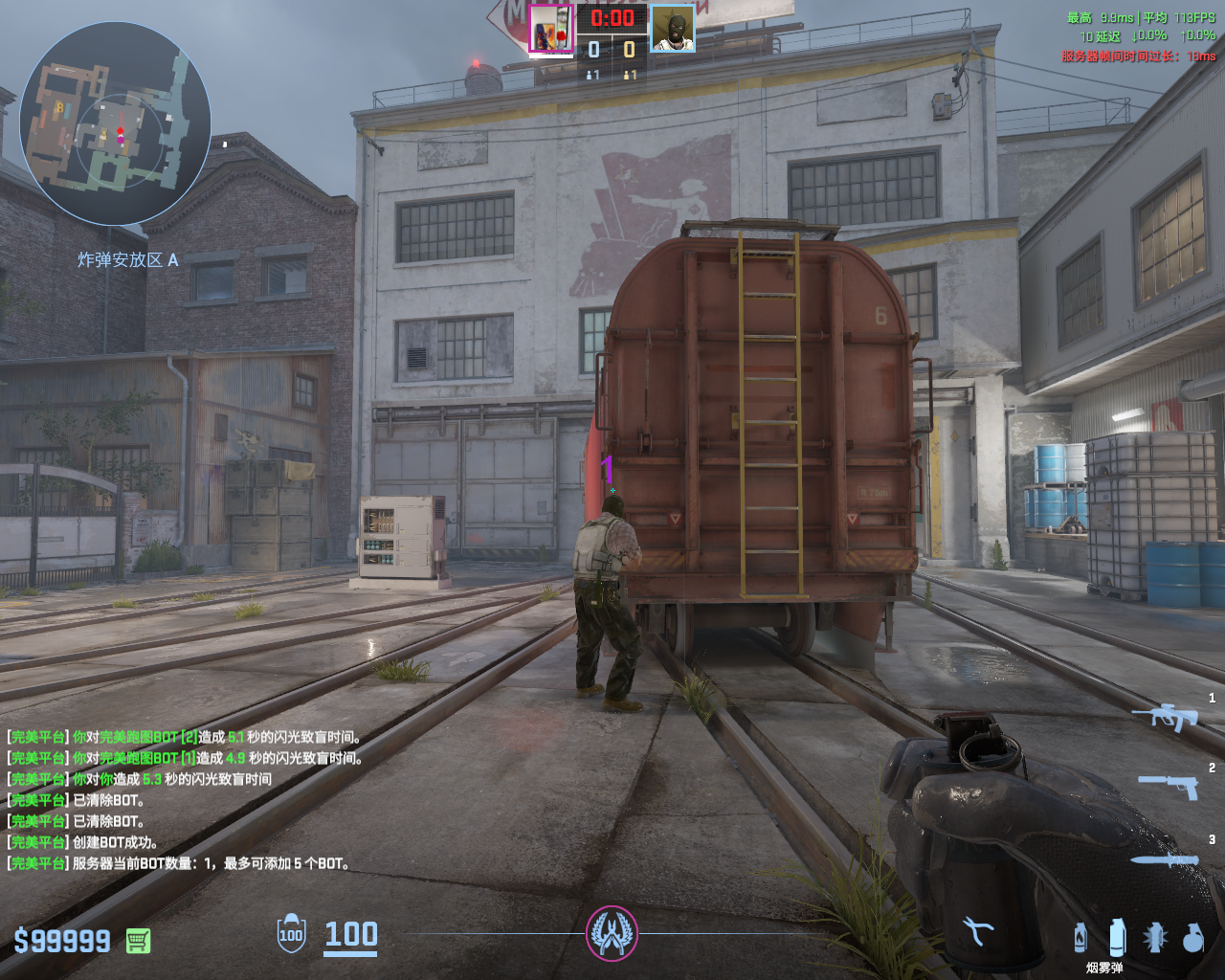Open the buy menu cart icon
The width and height of the screenshot is (1225, 980).
(x=138, y=941)
